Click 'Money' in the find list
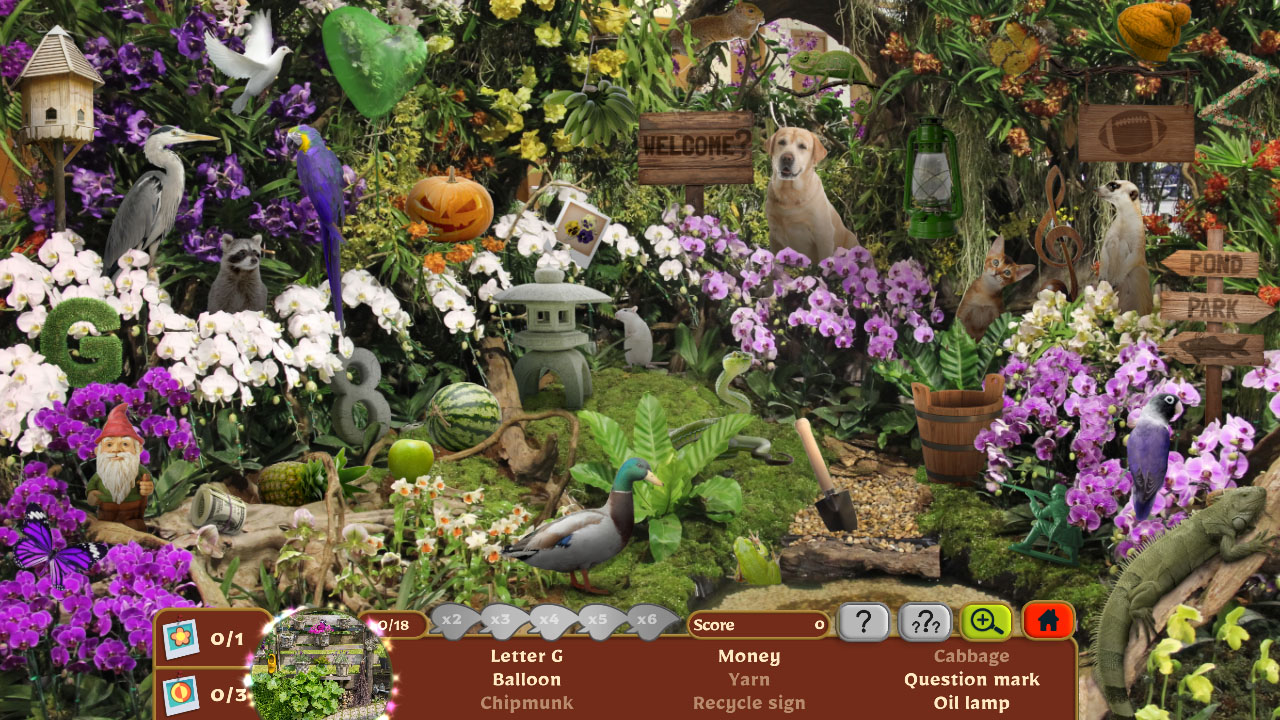Screen dimensions: 1280x720 [749, 656]
